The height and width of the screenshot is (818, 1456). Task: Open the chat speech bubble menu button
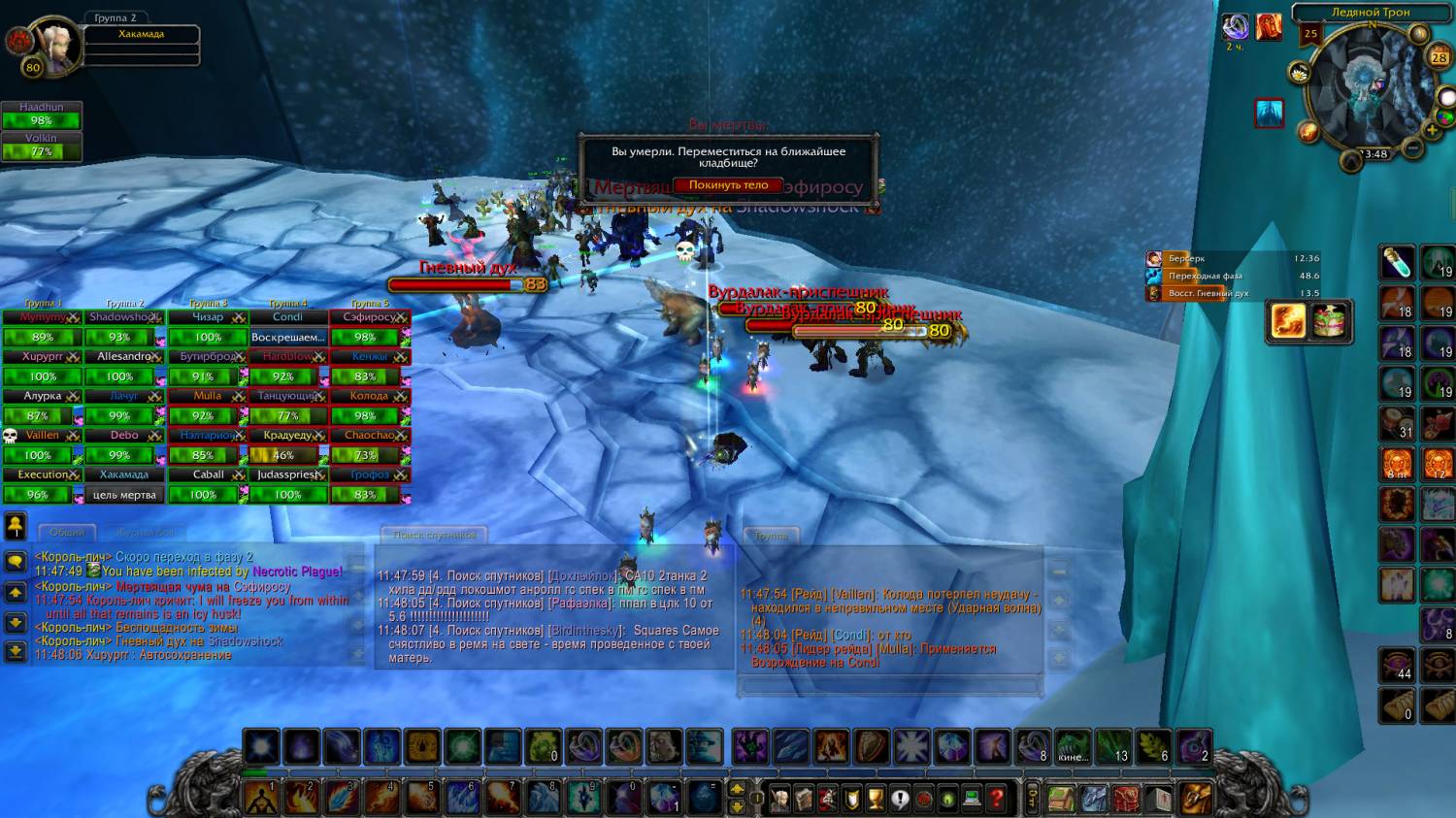[x=16, y=562]
